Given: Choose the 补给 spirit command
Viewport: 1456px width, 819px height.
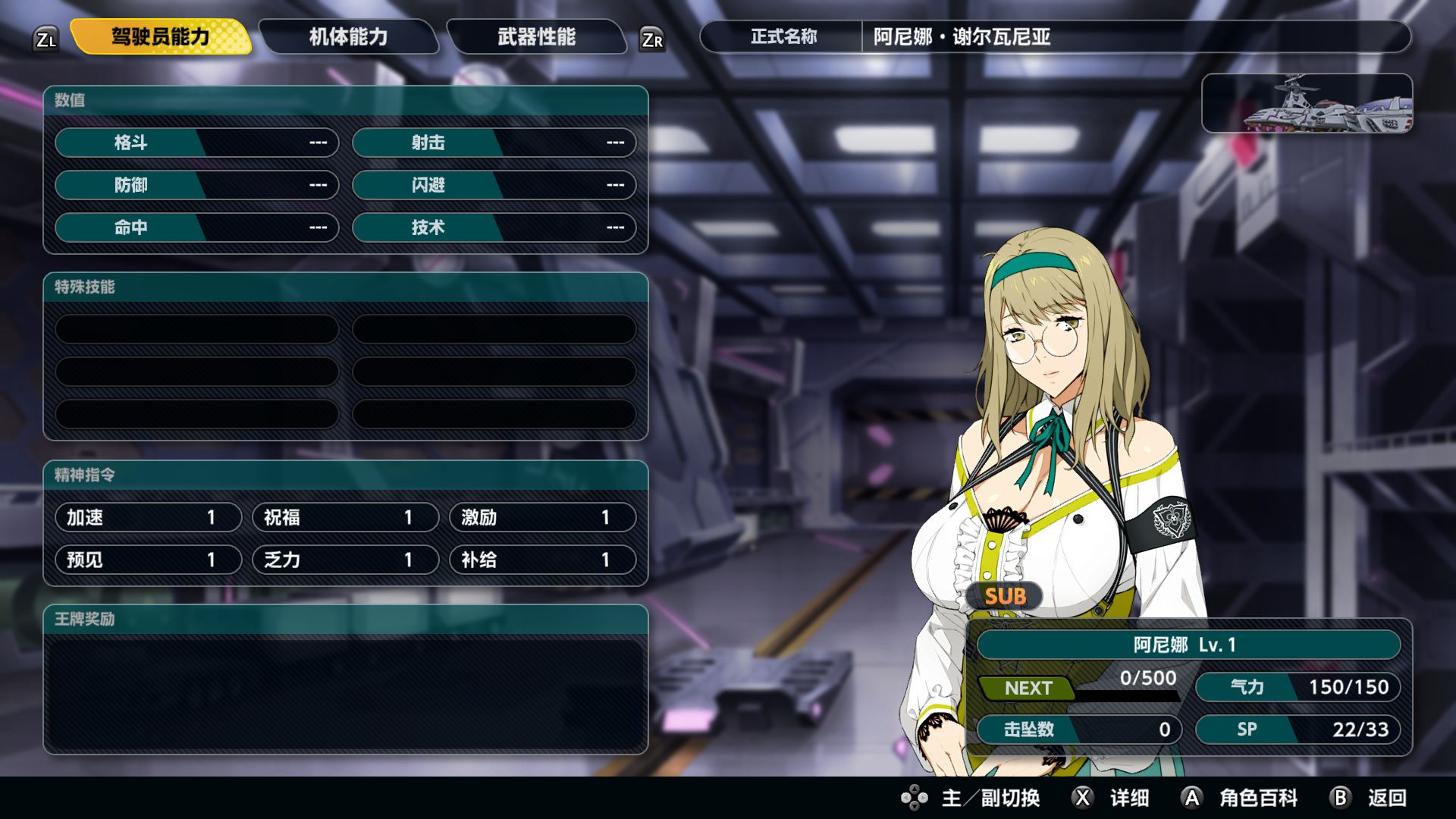Looking at the screenshot, I should (542, 560).
